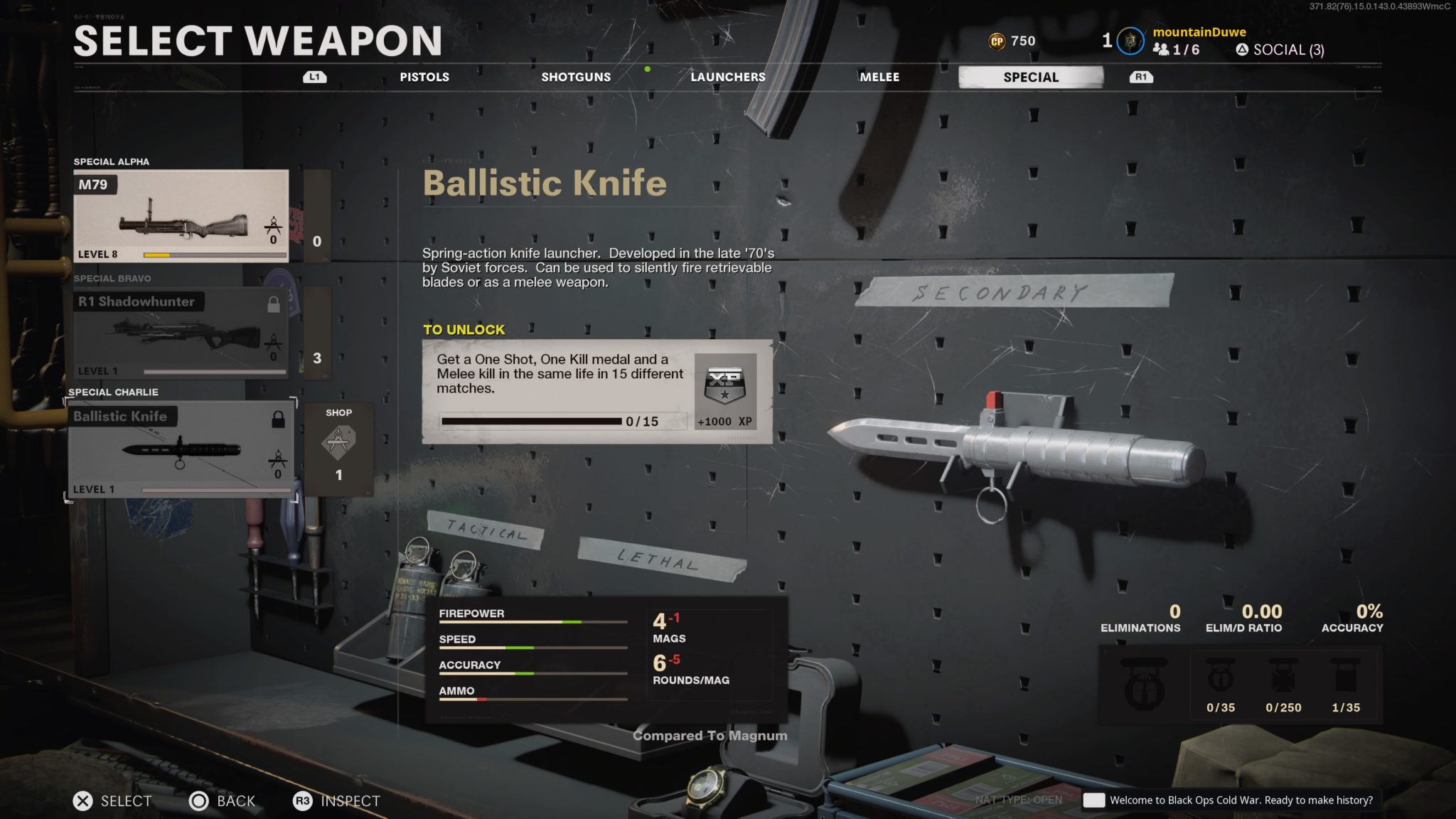Viewport: 1456px width, 819px height.
Task: Switch to the PISTOLS tab
Action: 424,77
